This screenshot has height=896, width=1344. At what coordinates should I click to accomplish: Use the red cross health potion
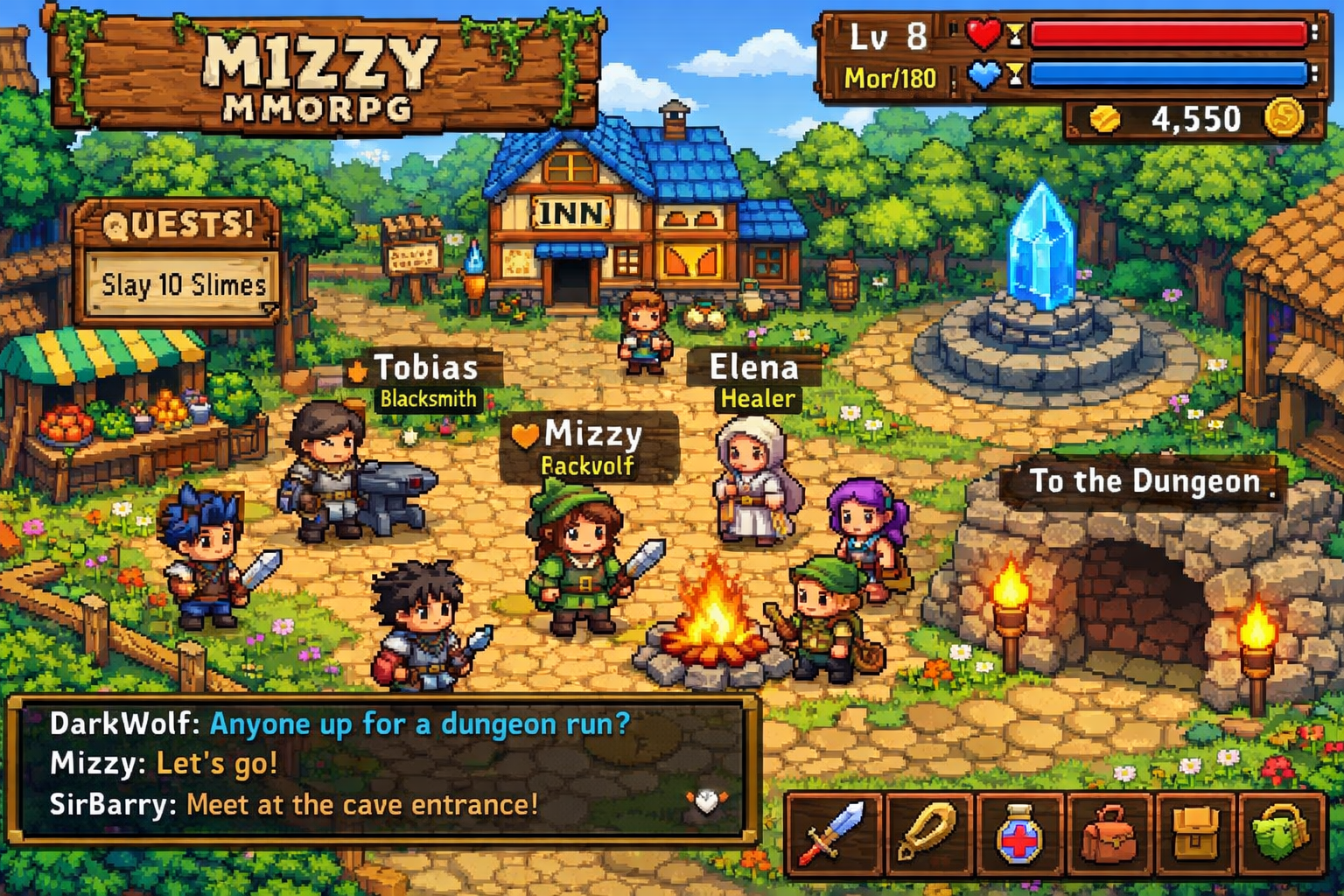coord(1018,833)
